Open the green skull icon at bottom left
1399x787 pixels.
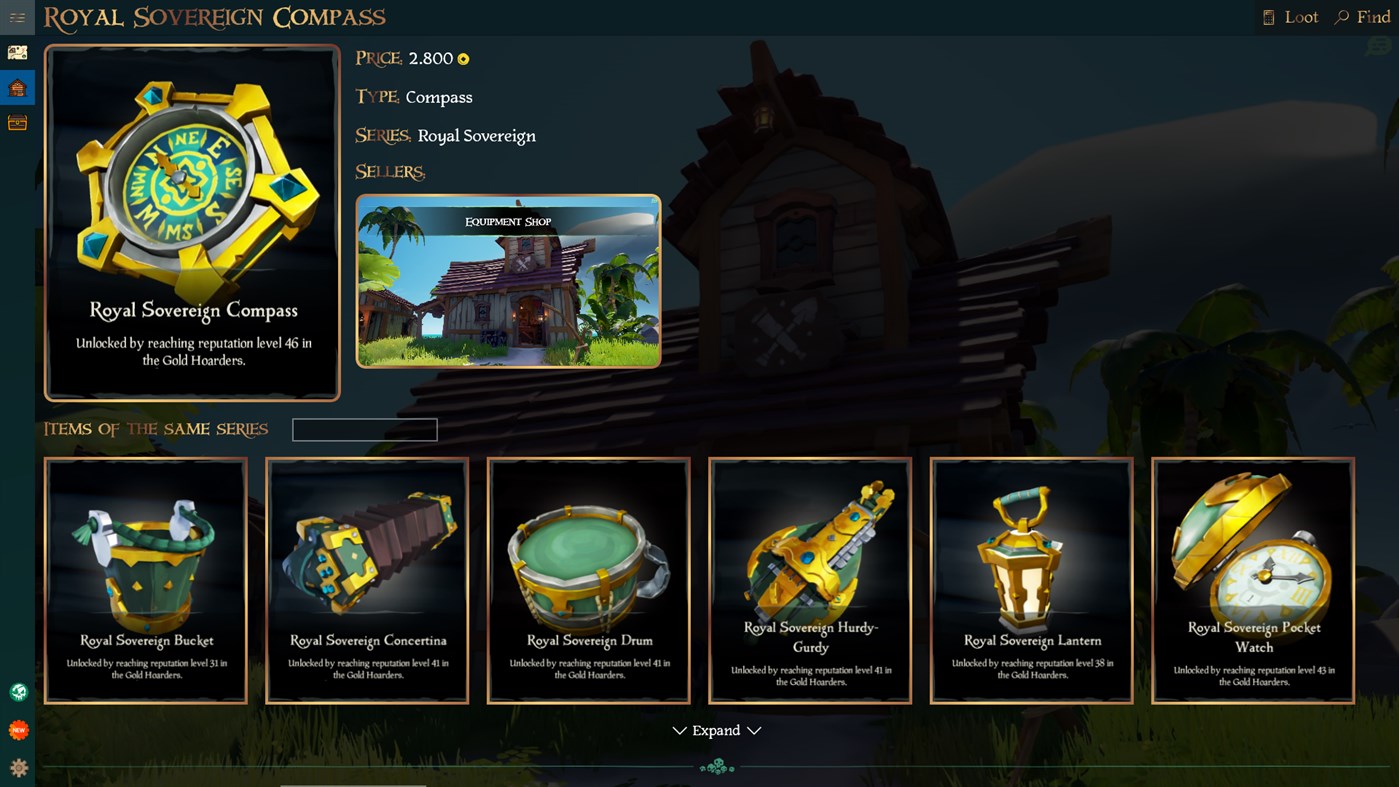click(17, 690)
